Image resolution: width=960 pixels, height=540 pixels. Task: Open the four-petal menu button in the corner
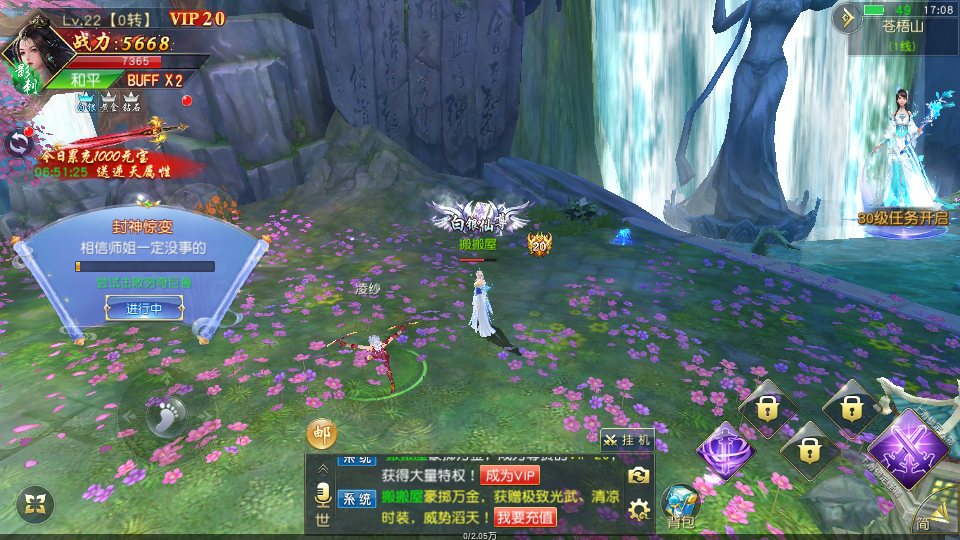point(36,504)
